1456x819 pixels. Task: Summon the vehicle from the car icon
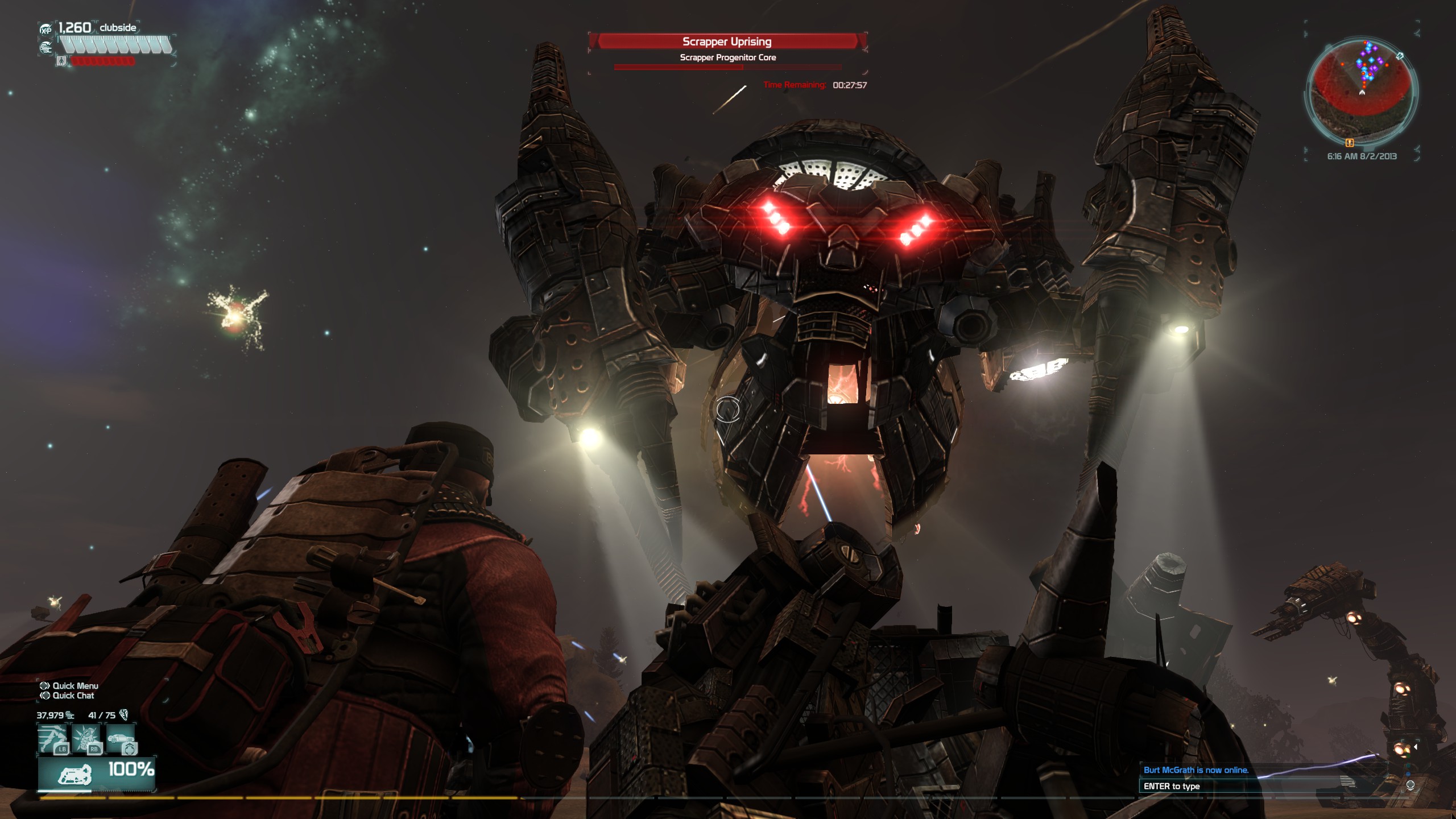121,739
